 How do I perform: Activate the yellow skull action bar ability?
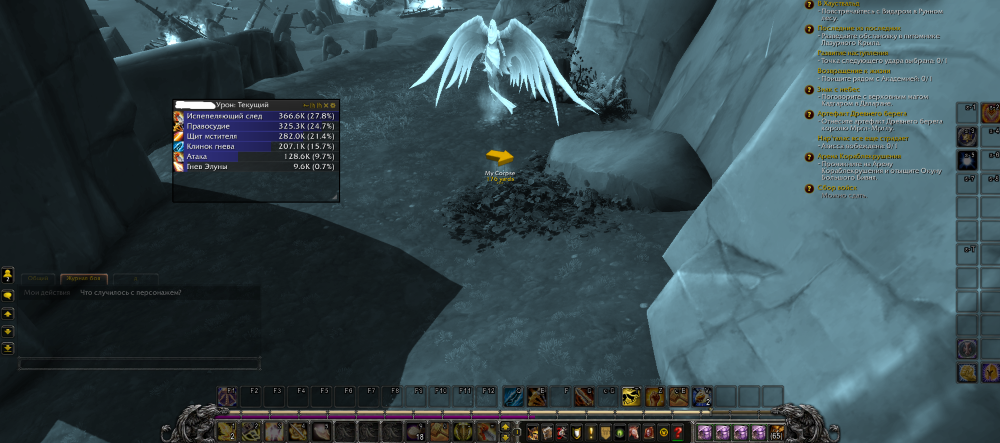click(630, 395)
